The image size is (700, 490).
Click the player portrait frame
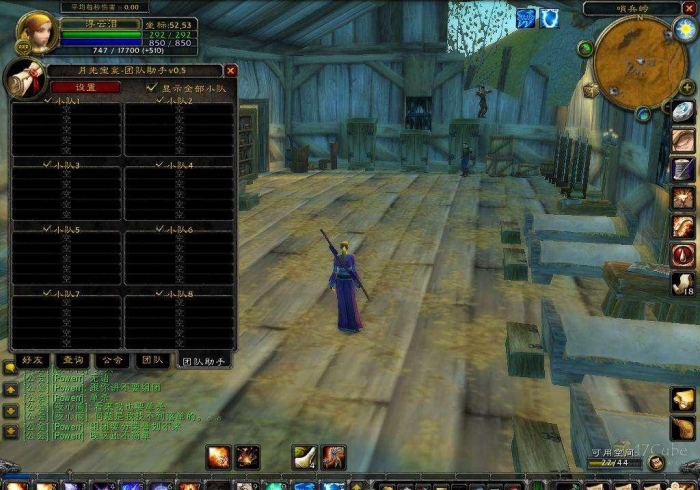[x=36, y=33]
